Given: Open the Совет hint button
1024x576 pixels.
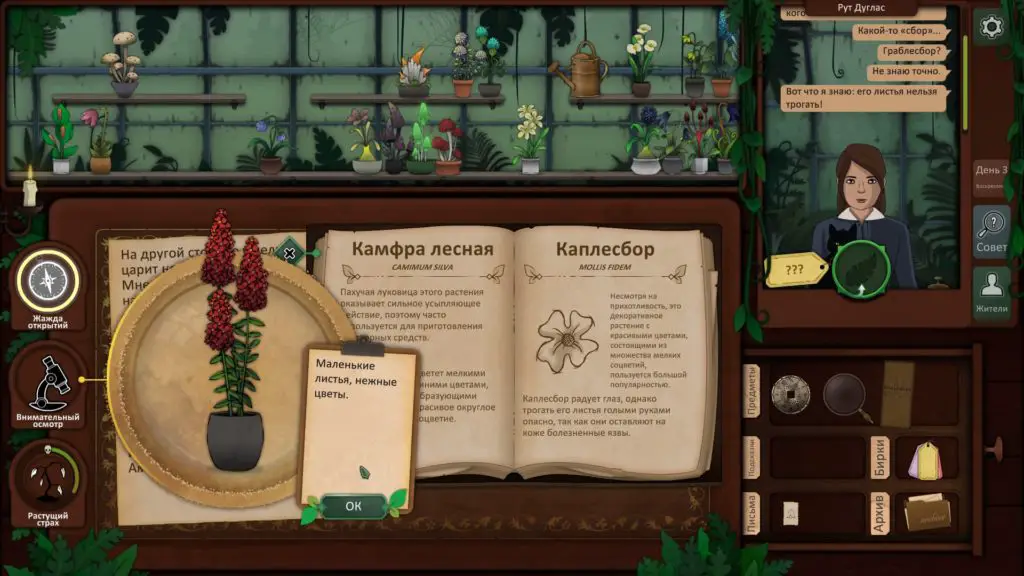Looking at the screenshot, I should coord(990,232).
